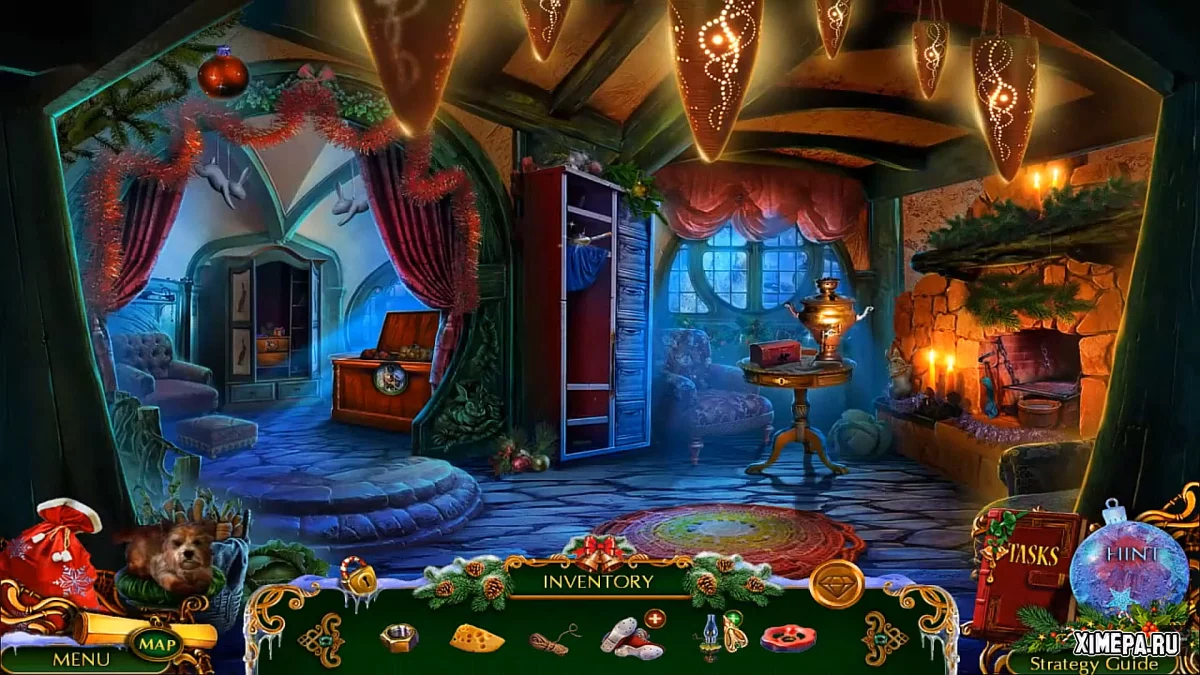Pick the coiled rope from inventory
Viewport: 1200px width, 675px height.
pyautogui.click(x=554, y=640)
